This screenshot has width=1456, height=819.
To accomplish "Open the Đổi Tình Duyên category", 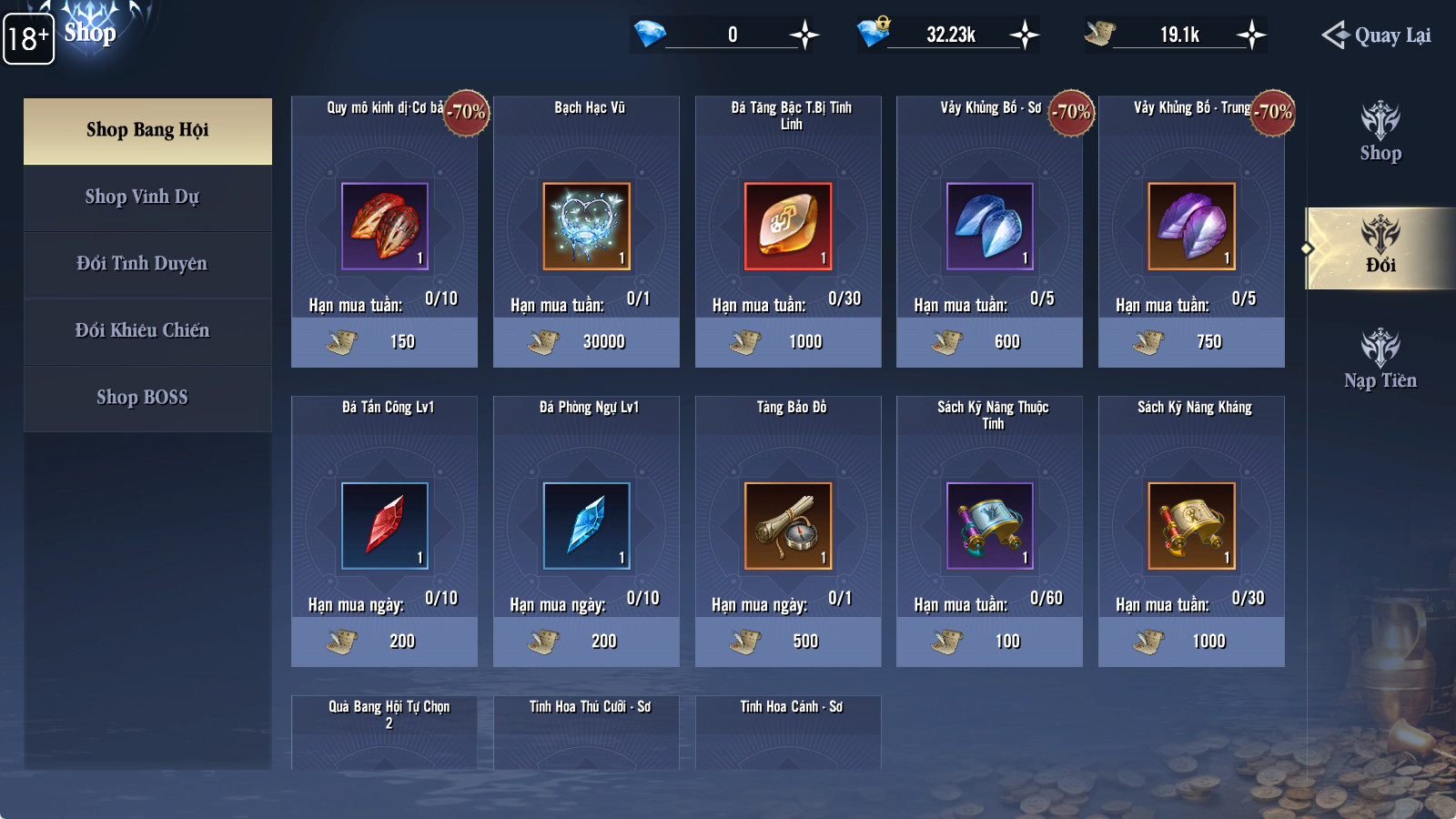I will pyautogui.click(x=143, y=264).
